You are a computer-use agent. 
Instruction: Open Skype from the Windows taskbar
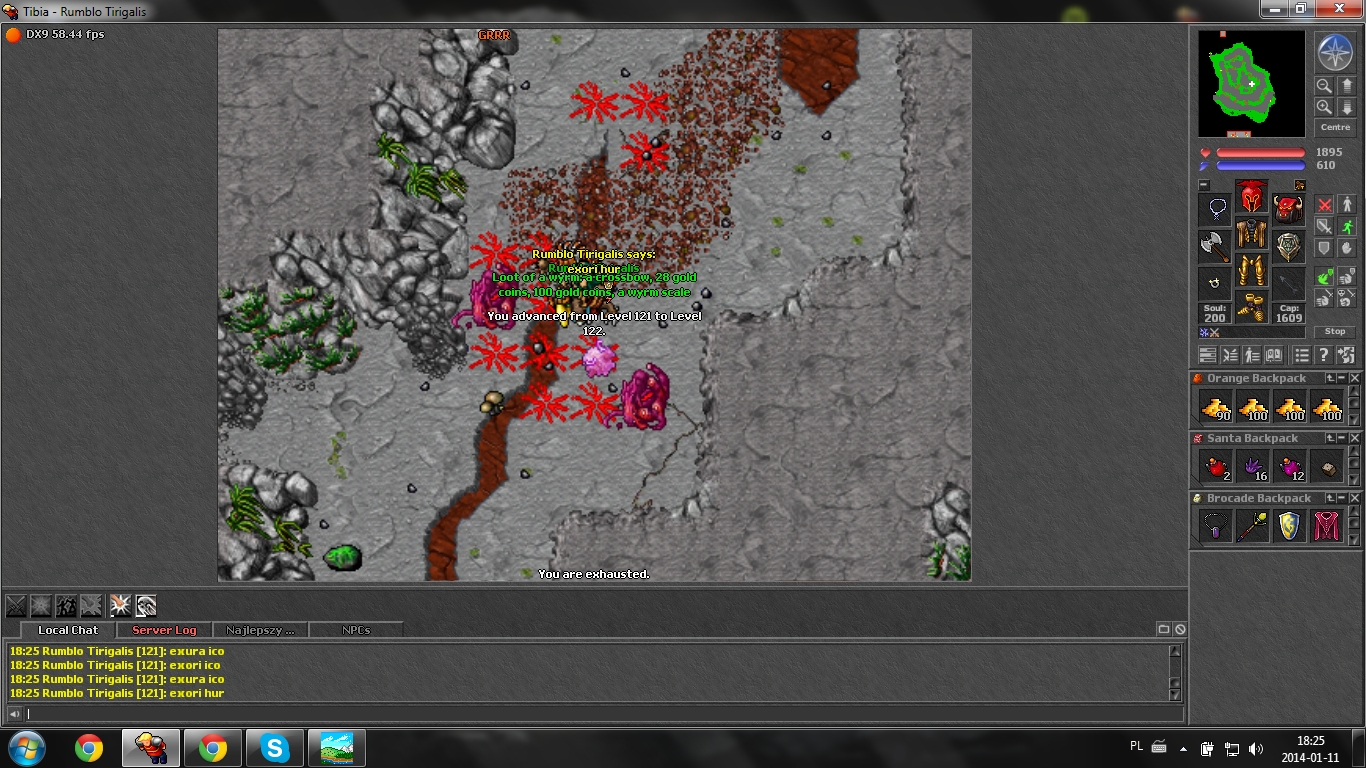[x=275, y=748]
